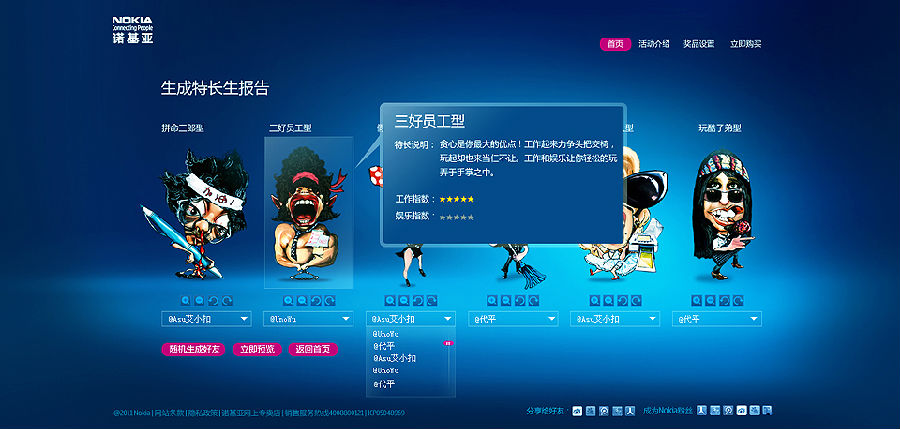Collapse the open @Asu艾小扣 dropdown header

click(411, 319)
